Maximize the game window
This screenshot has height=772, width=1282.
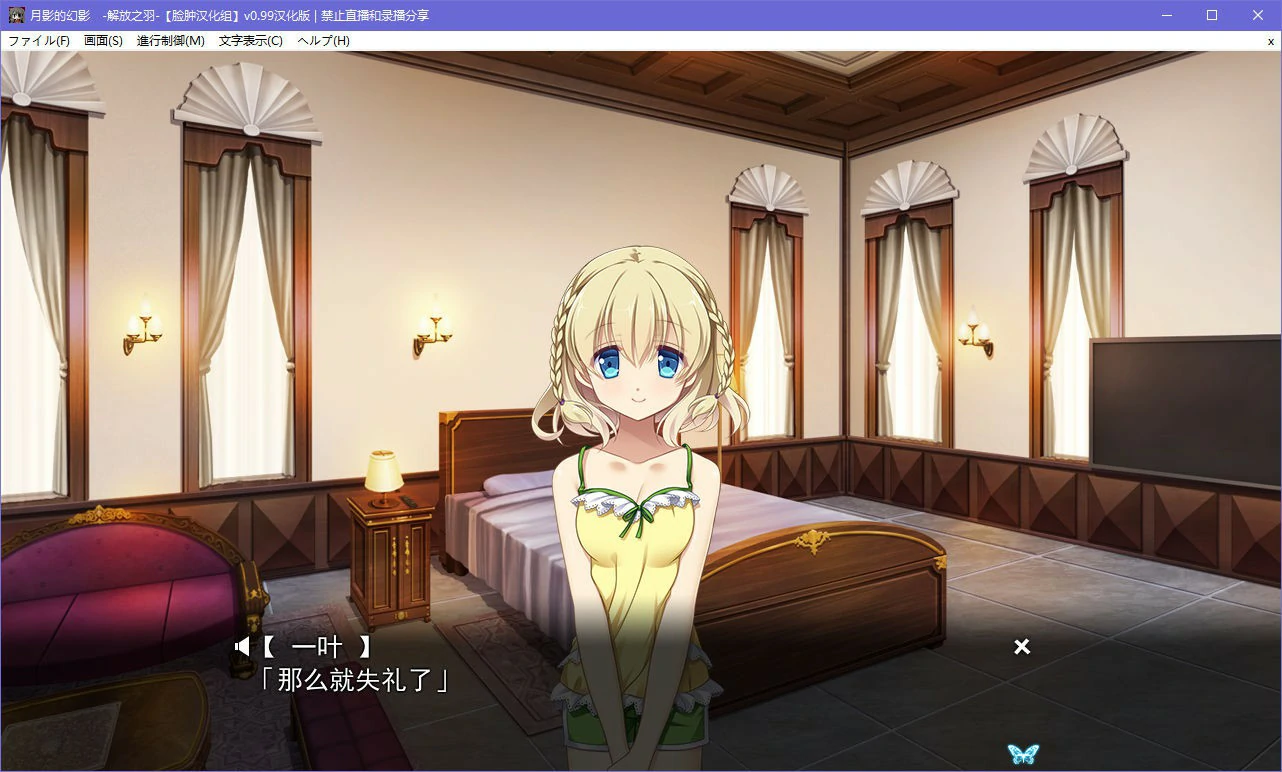[x=1211, y=14]
